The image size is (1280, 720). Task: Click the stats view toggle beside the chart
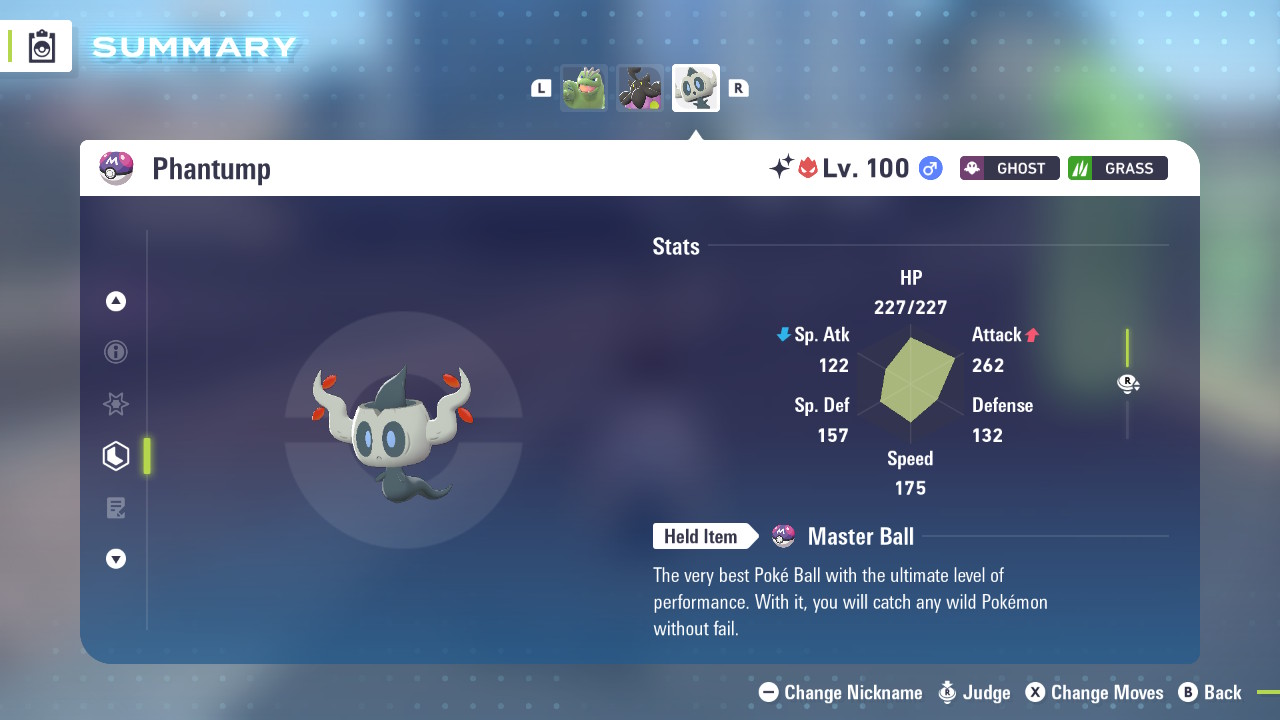click(x=1128, y=384)
